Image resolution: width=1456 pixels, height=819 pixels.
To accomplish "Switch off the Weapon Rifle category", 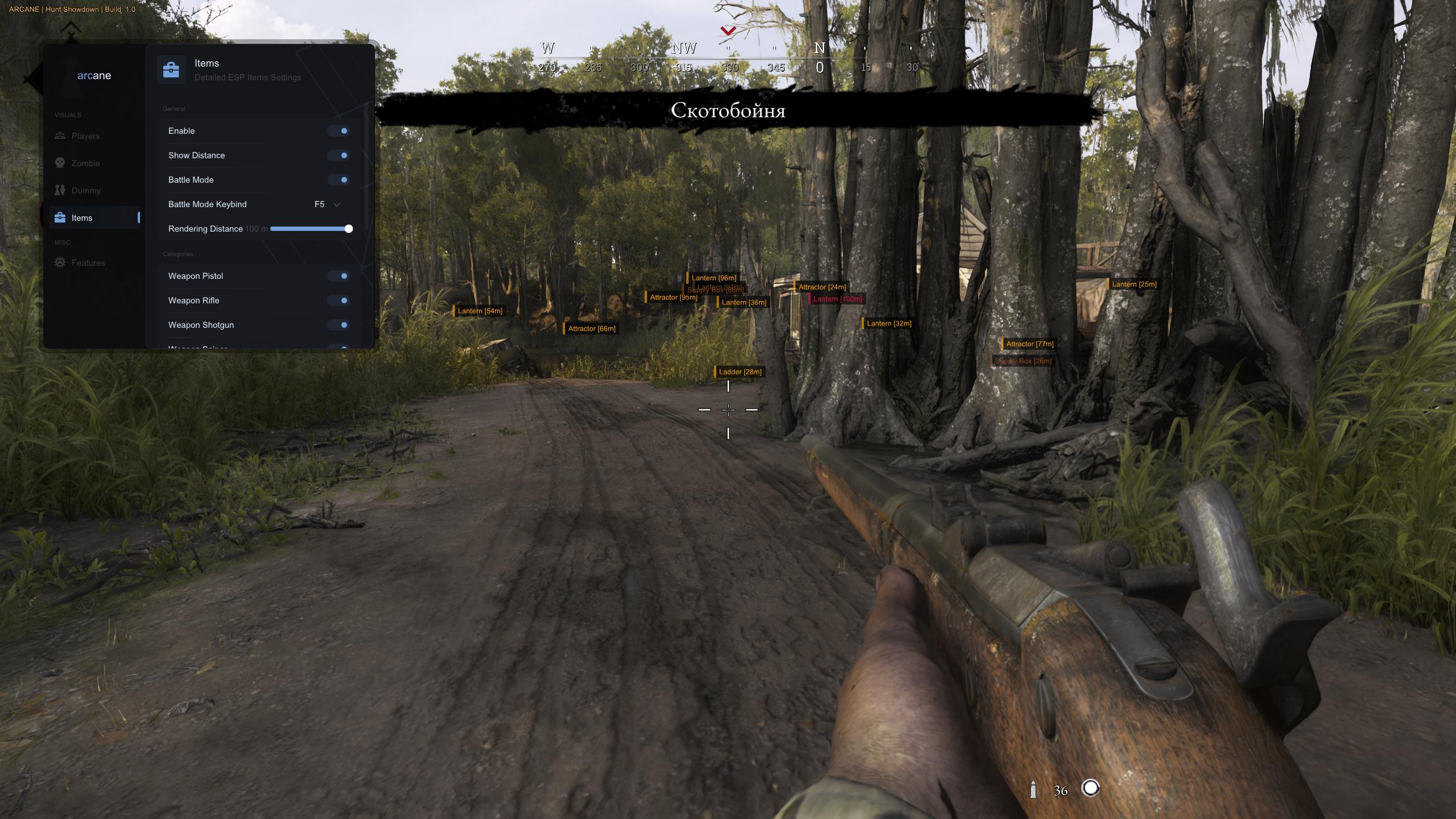I will coord(339,301).
